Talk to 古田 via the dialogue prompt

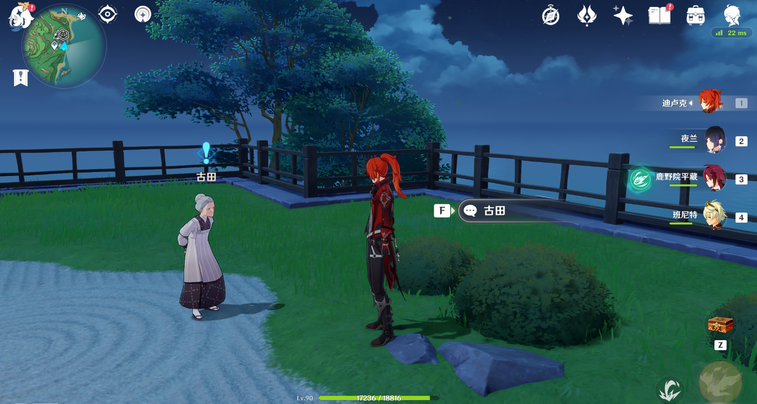(494, 211)
